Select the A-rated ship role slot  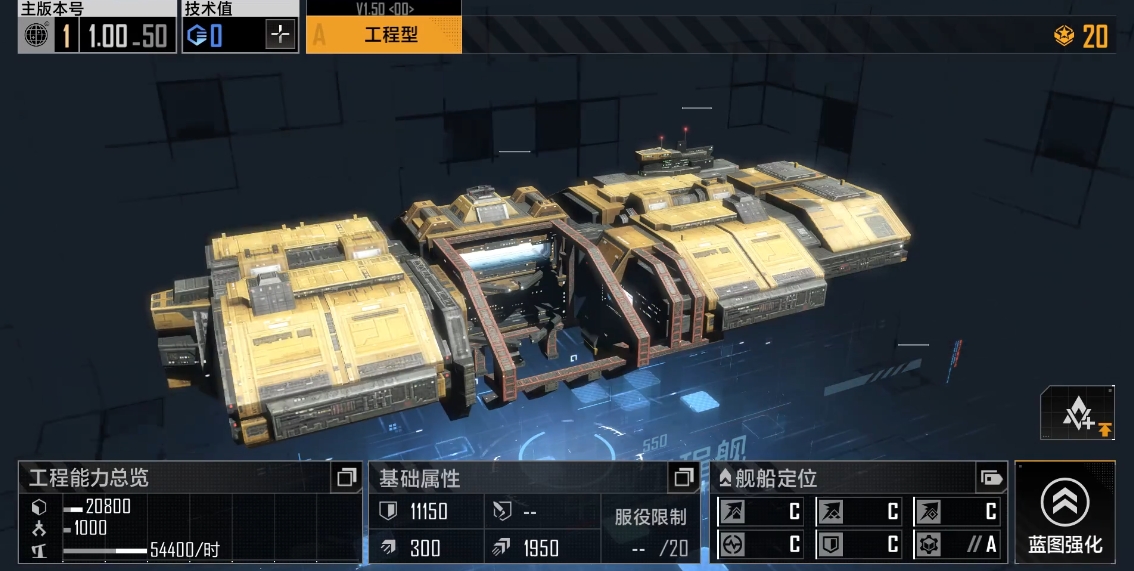(957, 545)
